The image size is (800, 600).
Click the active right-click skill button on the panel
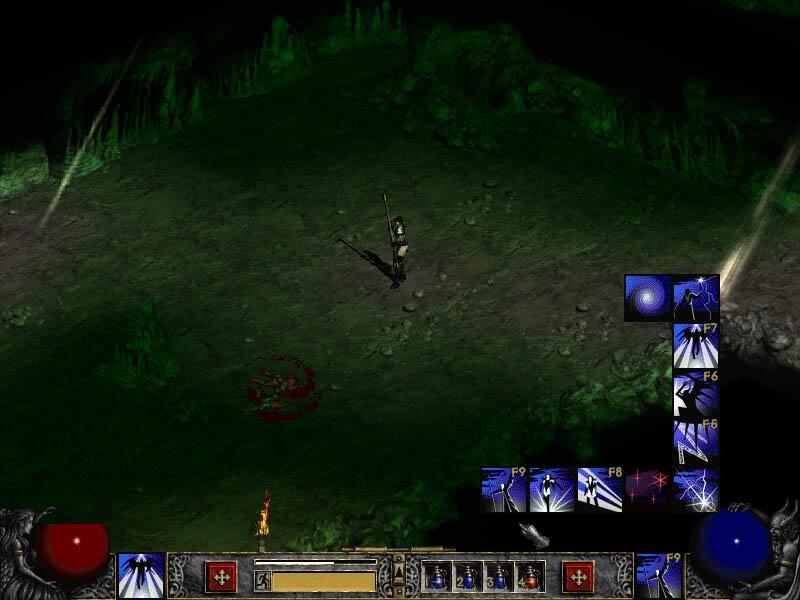pos(659,576)
